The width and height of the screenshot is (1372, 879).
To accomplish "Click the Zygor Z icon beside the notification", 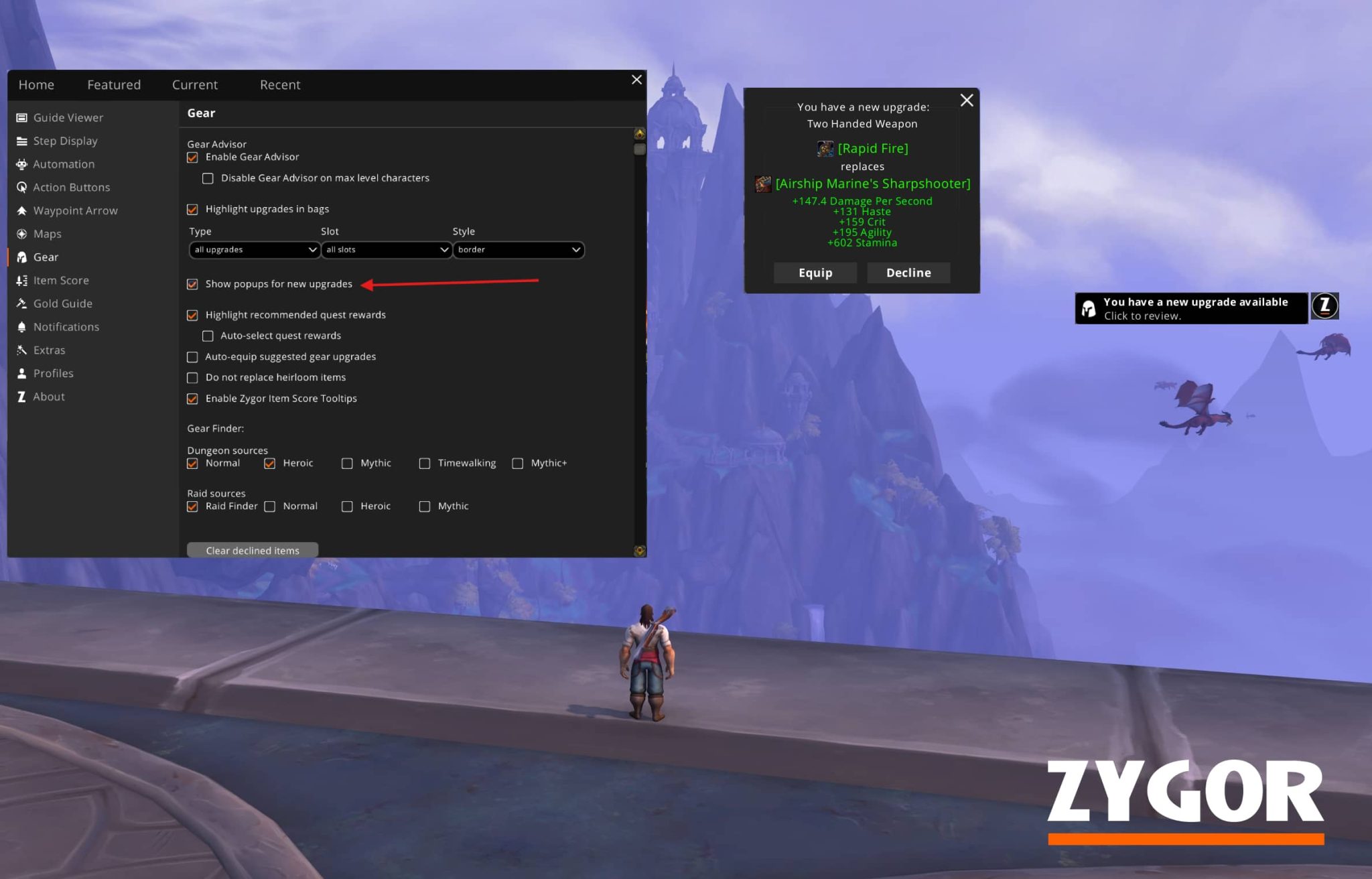I will pyautogui.click(x=1324, y=306).
